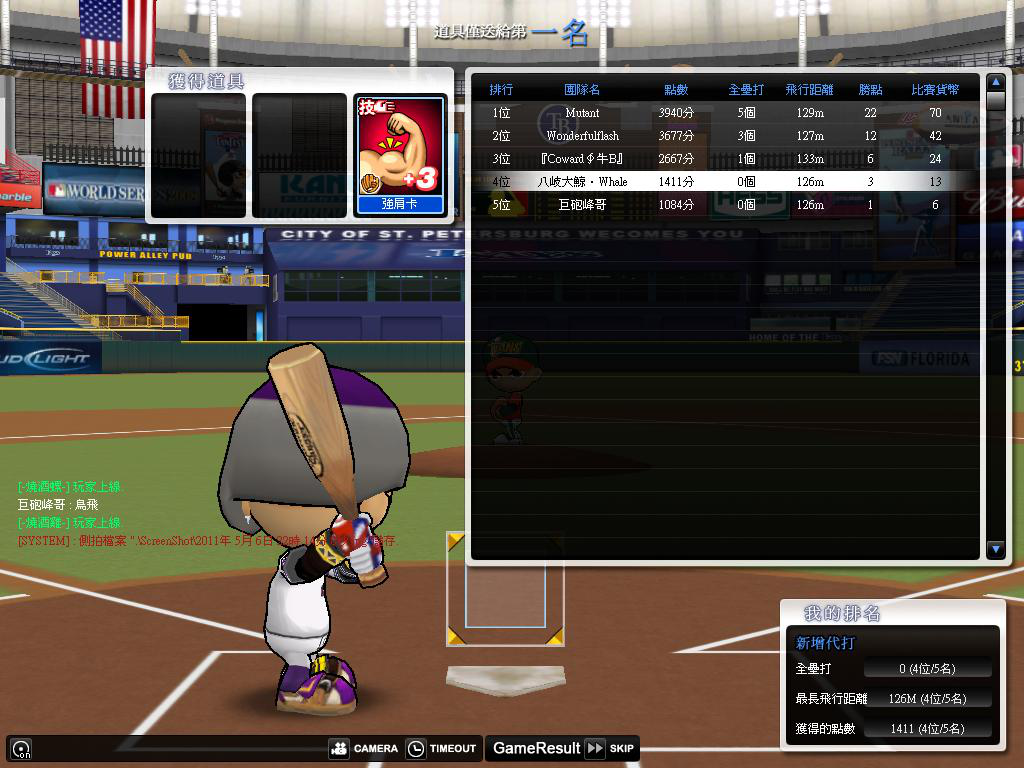Select the Mutant ranking row
The height and width of the screenshot is (768, 1024).
tap(720, 113)
